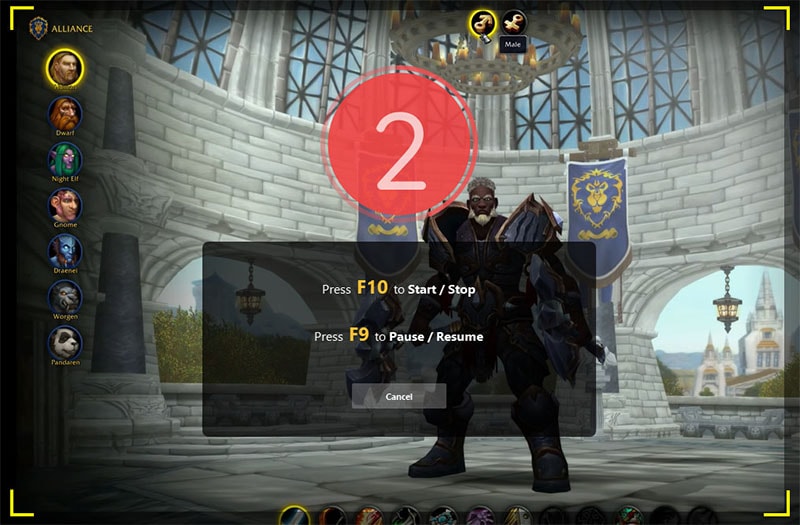This screenshot has width=800, height=525.
Task: Click the yellow-ringed class icon at the bottom
Action: point(294,517)
